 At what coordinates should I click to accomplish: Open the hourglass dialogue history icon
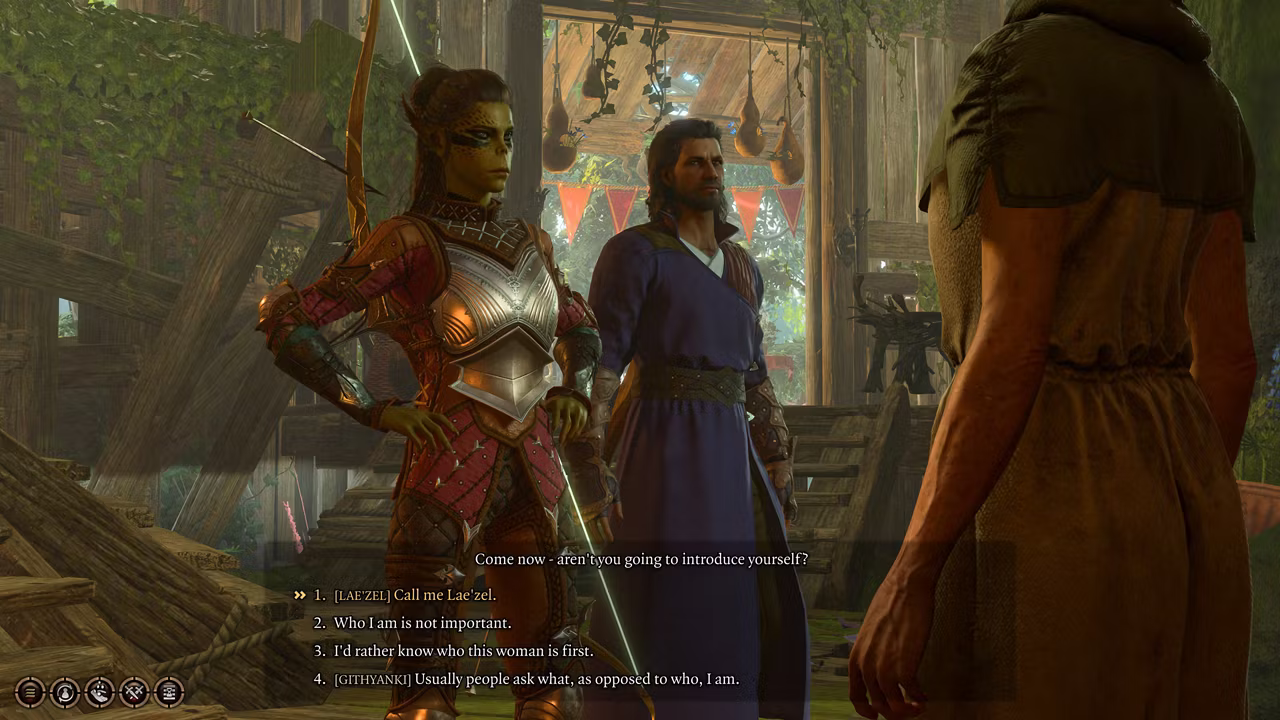169,691
